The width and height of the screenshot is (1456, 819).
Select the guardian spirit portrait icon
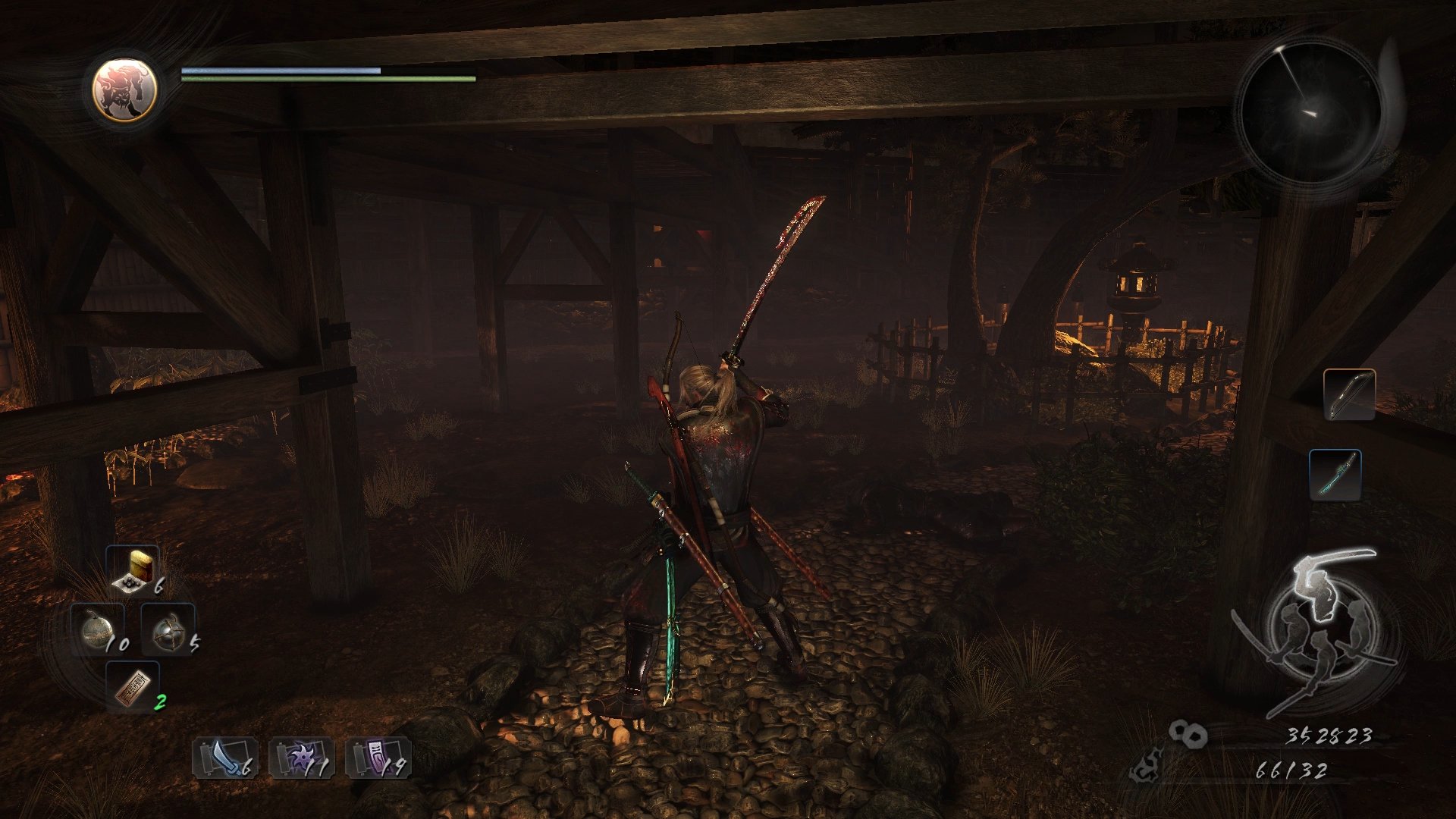tap(125, 89)
